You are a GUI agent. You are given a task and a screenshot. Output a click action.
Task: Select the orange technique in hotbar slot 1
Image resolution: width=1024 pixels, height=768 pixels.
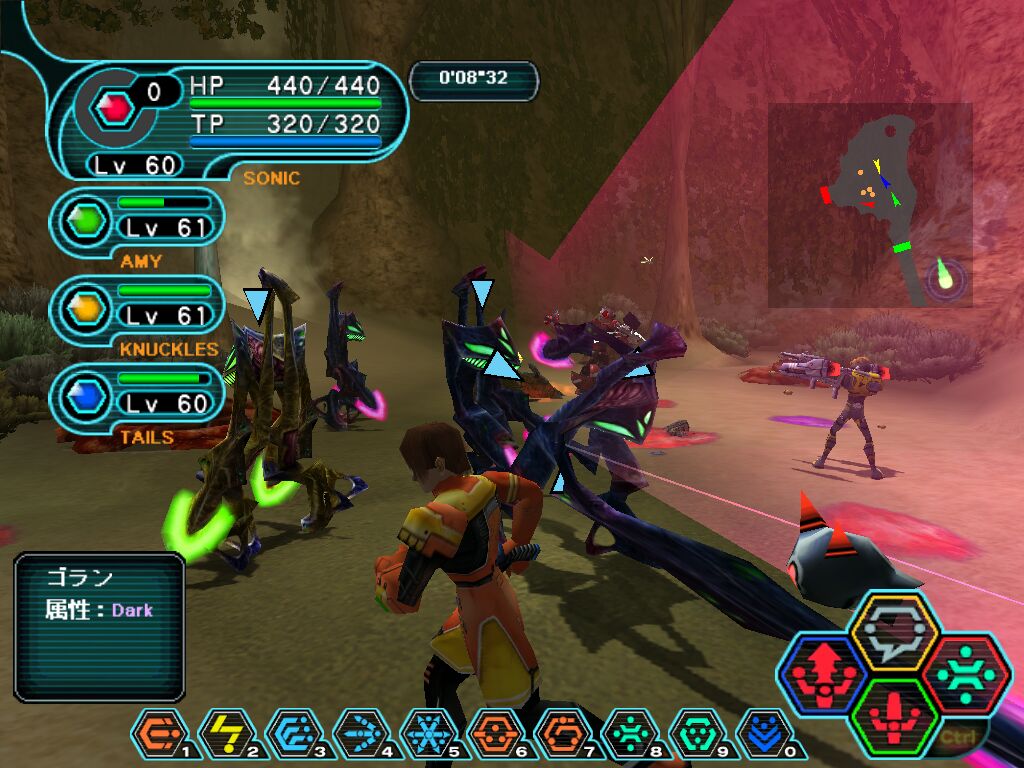(157, 733)
